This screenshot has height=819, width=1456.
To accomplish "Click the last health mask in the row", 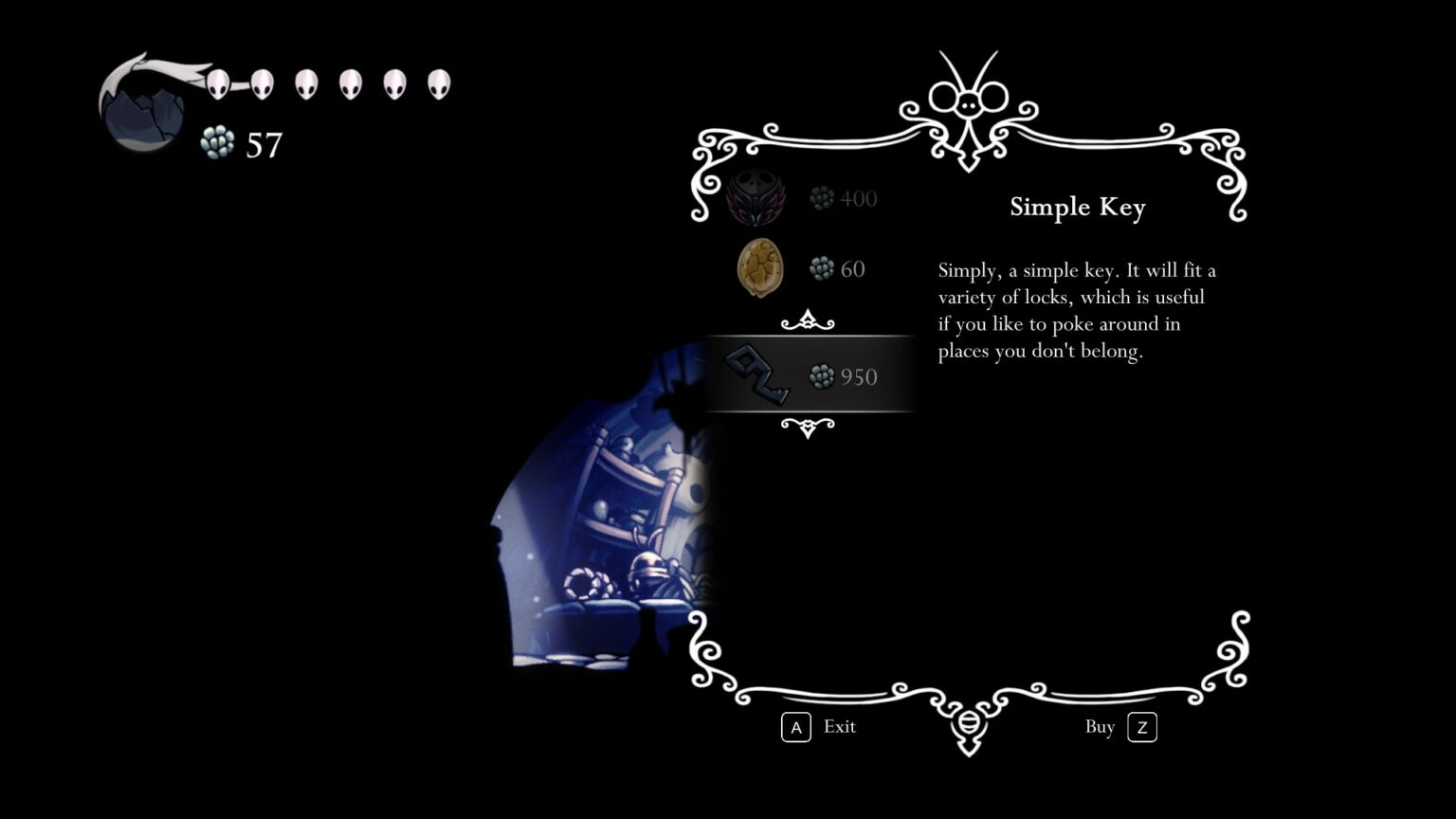I will click(x=438, y=83).
